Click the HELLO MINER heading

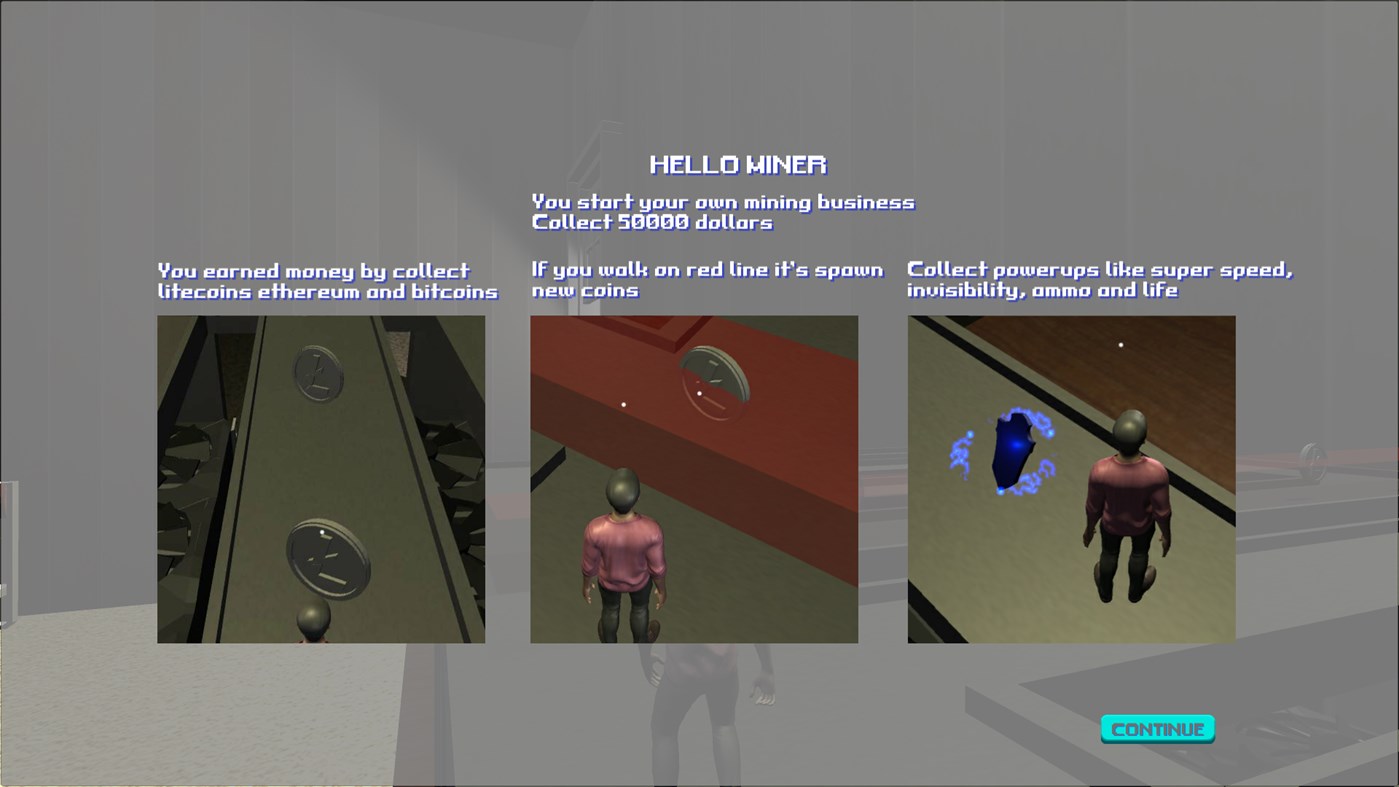pyautogui.click(x=739, y=163)
